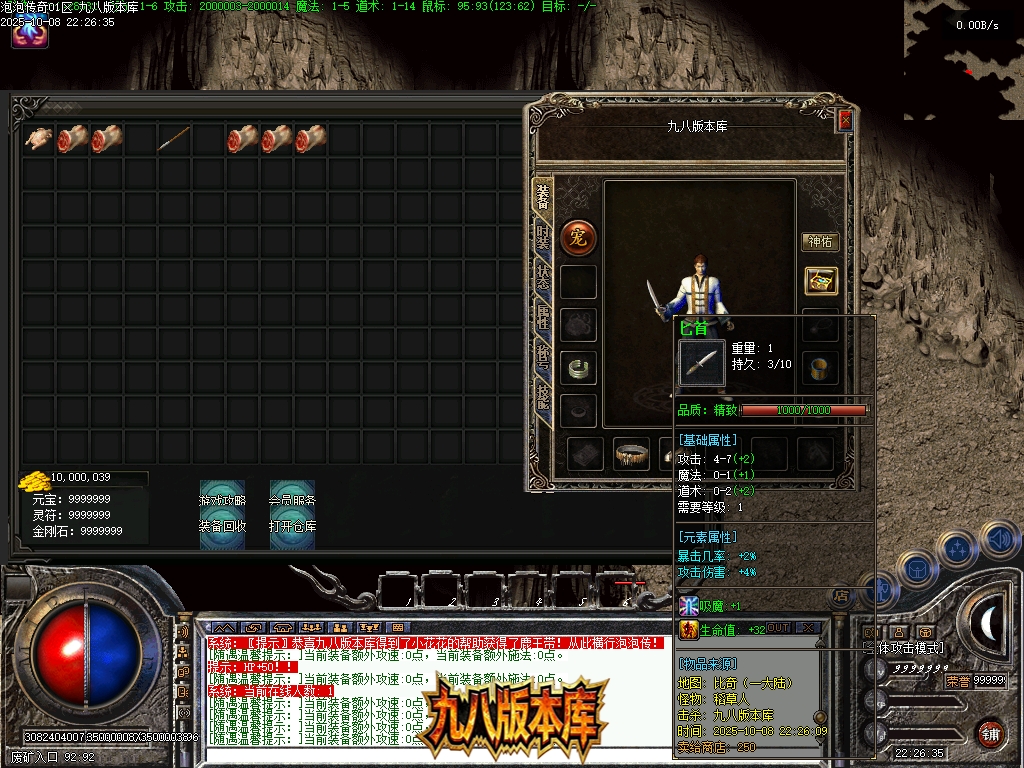Choose 装备回收 equipment recycling
This screenshot has height=768, width=1024.
point(222,526)
